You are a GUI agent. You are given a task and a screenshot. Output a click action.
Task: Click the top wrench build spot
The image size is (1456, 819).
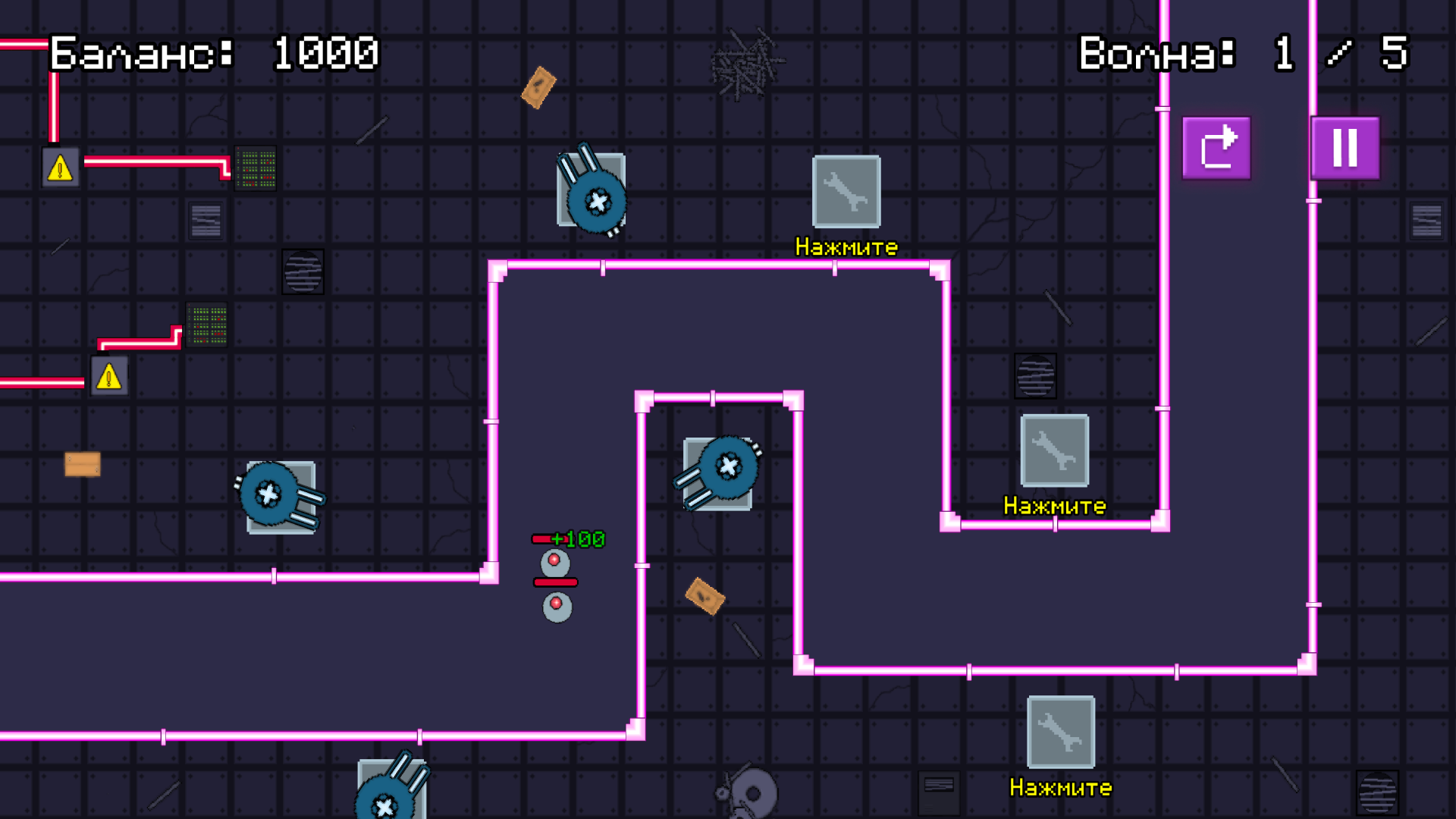click(846, 193)
